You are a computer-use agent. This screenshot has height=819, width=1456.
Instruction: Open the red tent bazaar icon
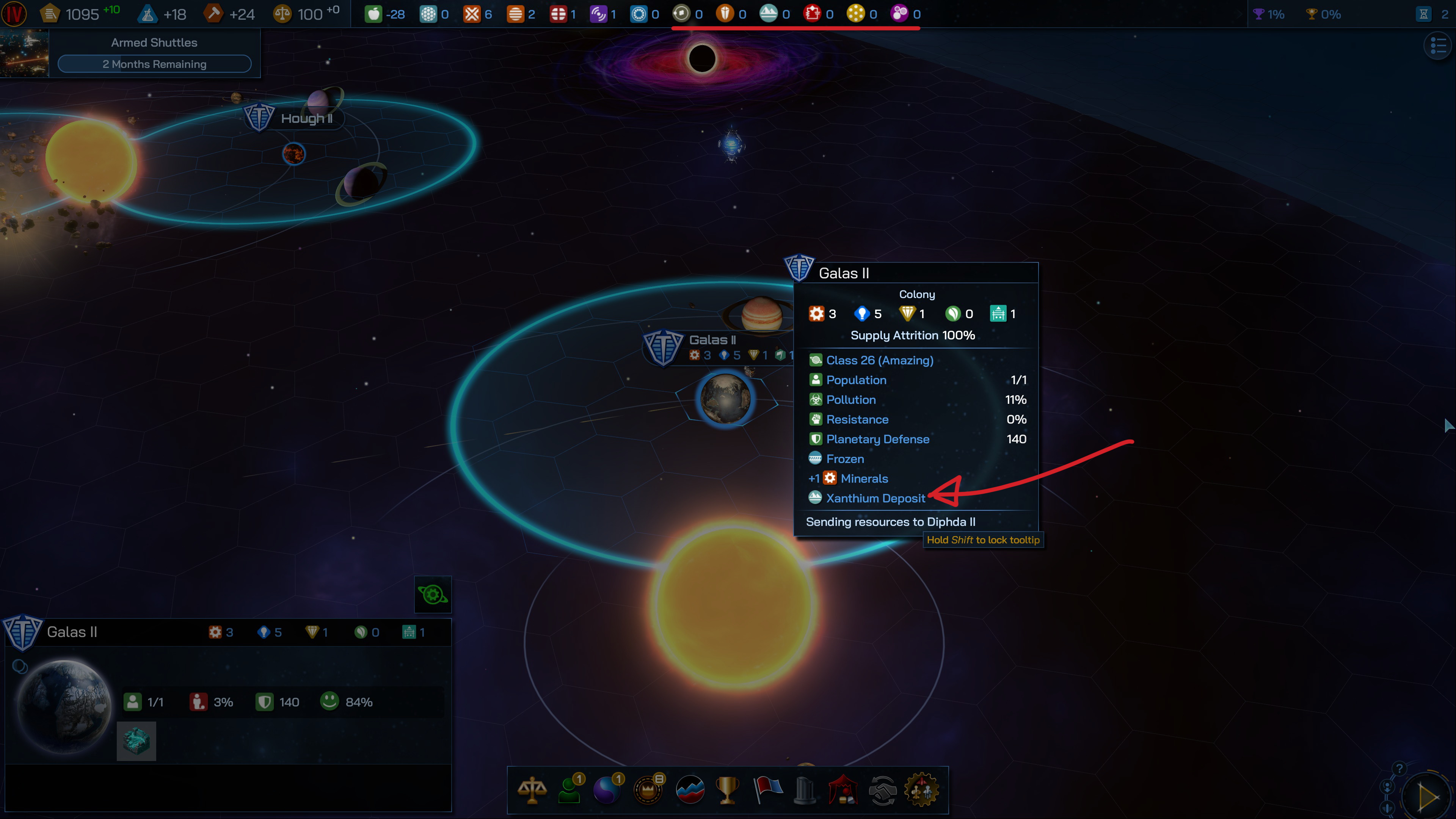tap(843, 790)
